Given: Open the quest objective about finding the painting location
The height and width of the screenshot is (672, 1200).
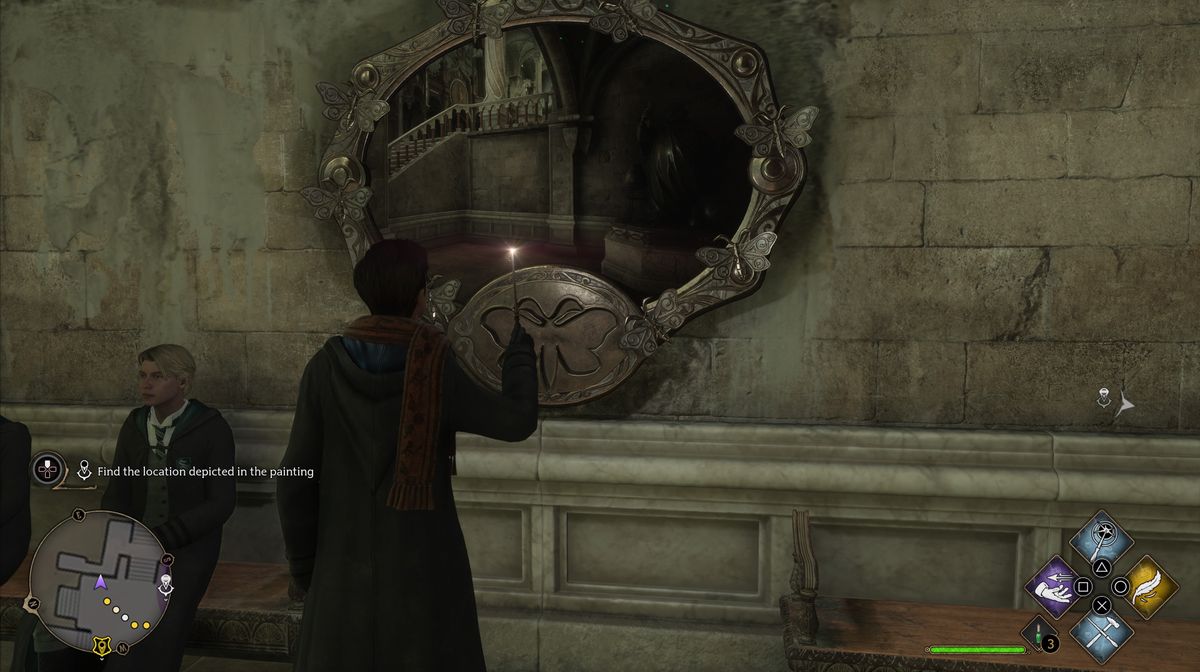Looking at the screenshot, I should click(198, 471).
